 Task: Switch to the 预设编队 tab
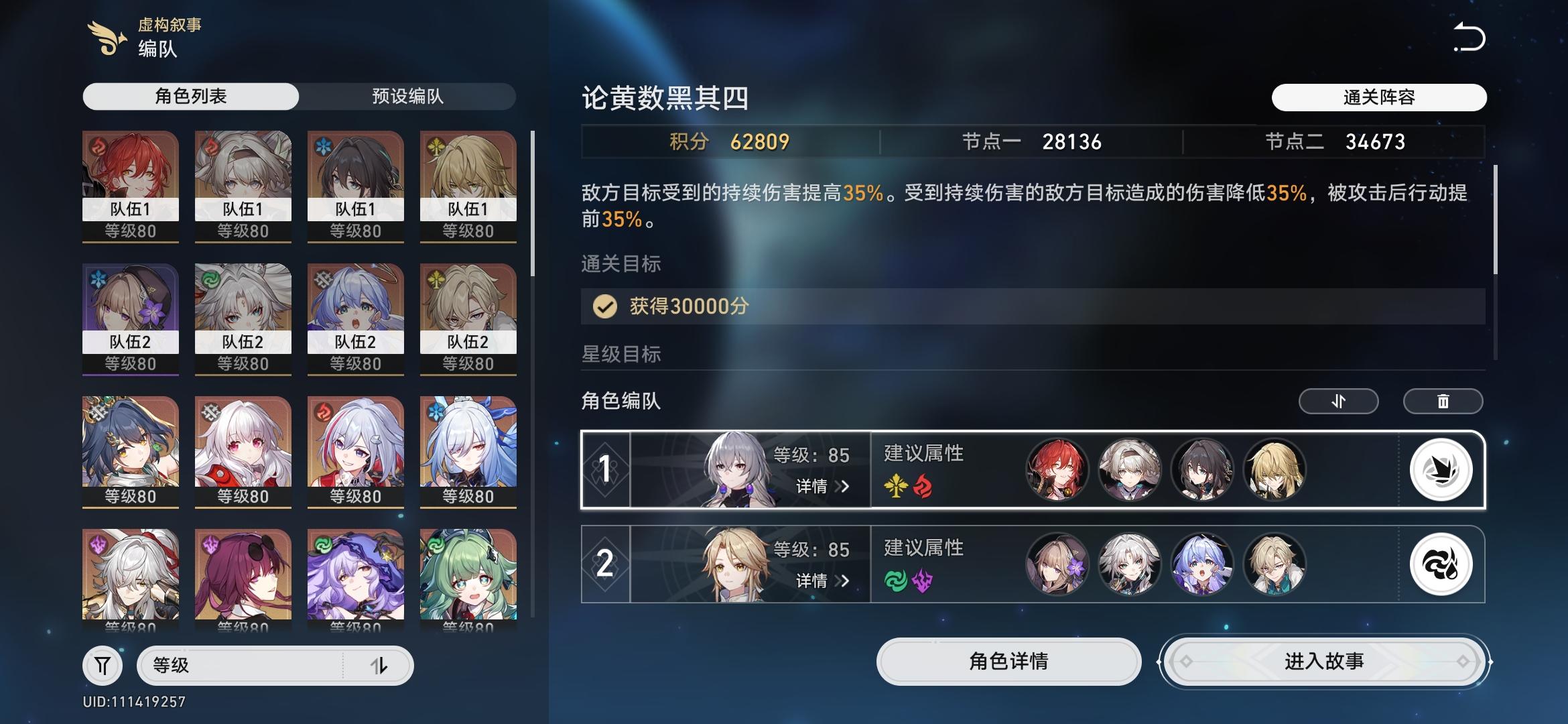pyautogui.click(x=407, y=97)
